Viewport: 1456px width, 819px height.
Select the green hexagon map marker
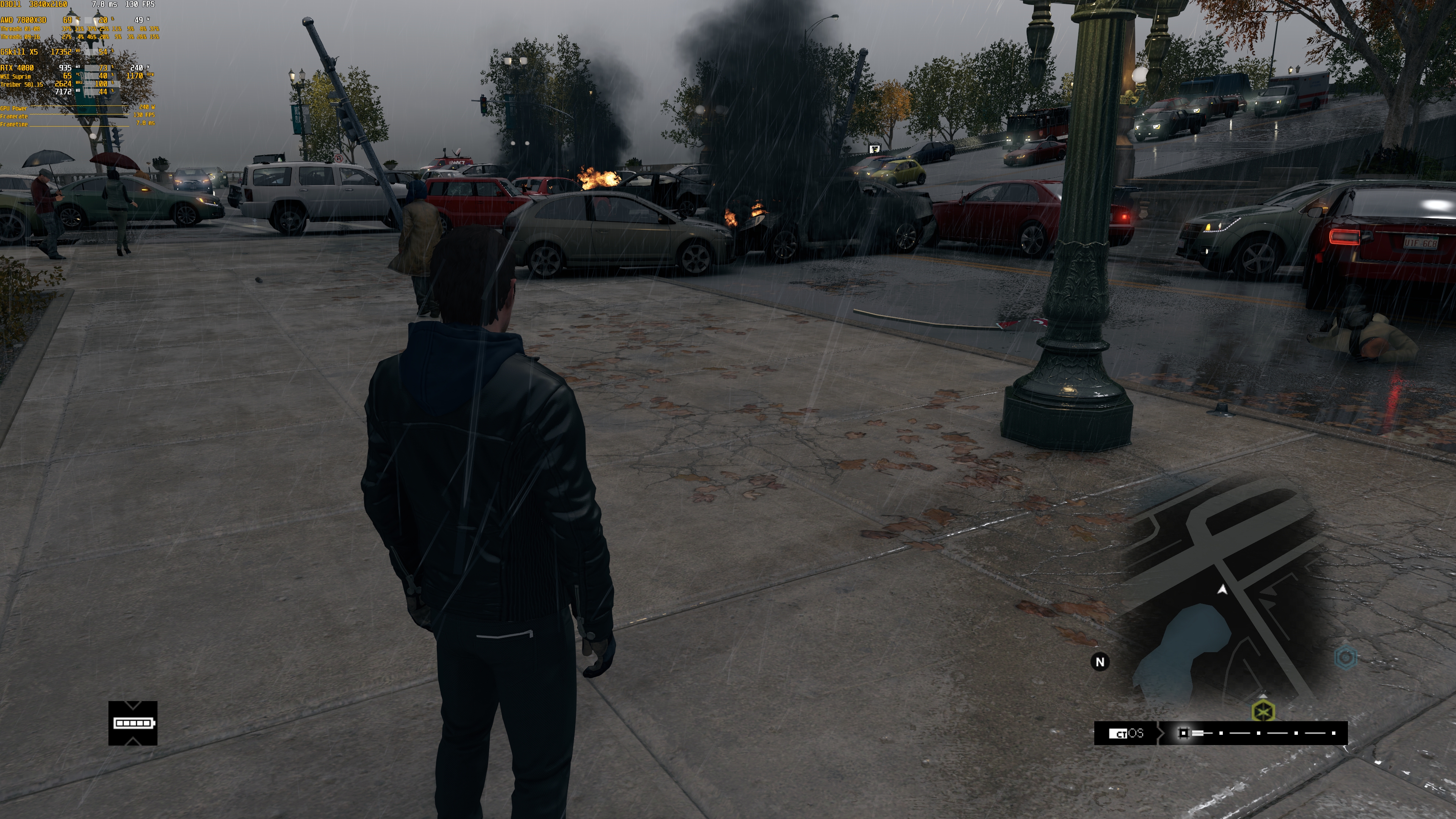click(1263, 711)
